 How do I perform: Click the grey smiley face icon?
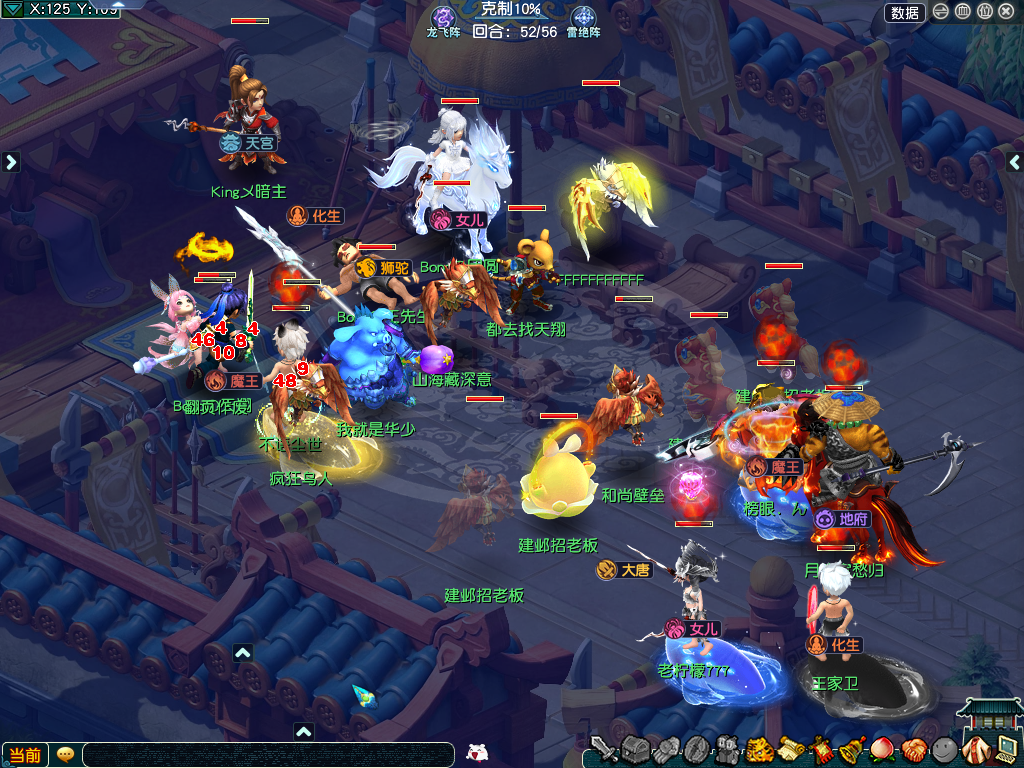coord(945,749)
